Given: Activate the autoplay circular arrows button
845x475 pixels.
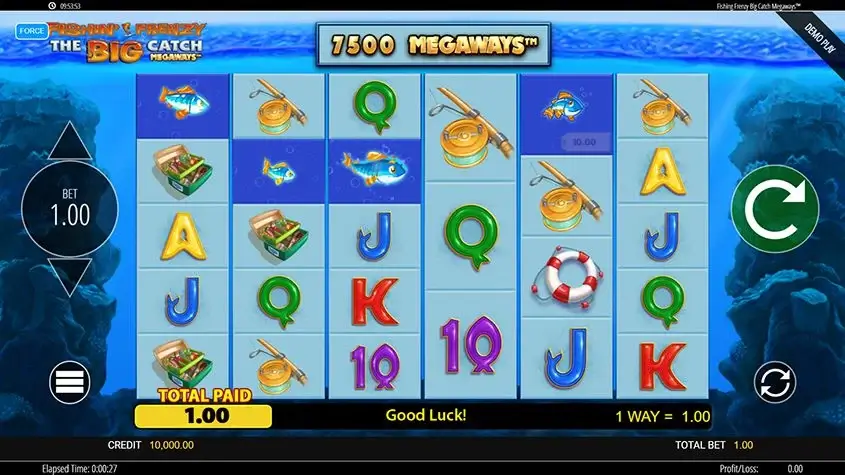Looking at the screenshot, I should [x=775, y=383].
